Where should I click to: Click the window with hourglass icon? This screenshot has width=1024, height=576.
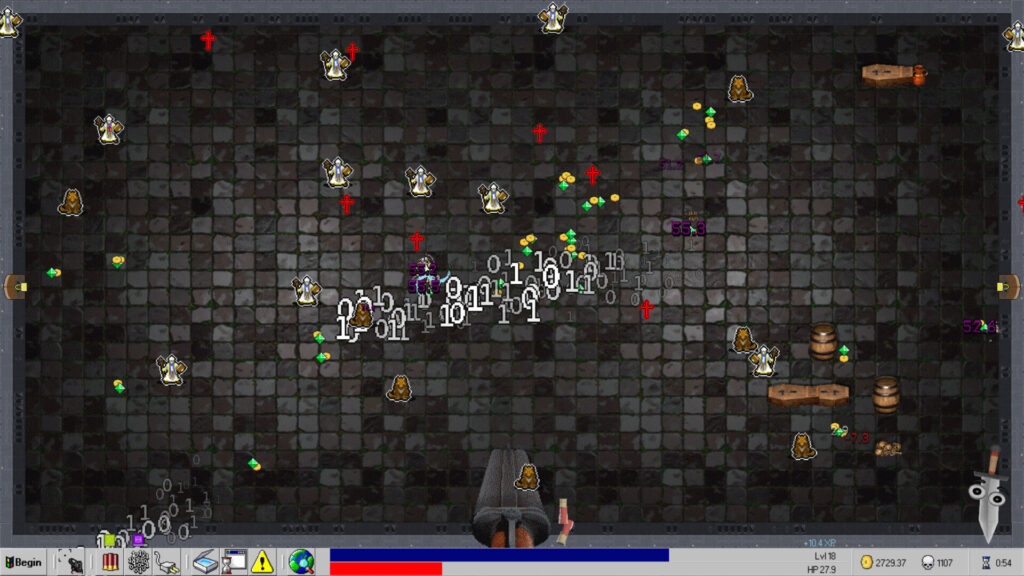click(x=234, y=562)
